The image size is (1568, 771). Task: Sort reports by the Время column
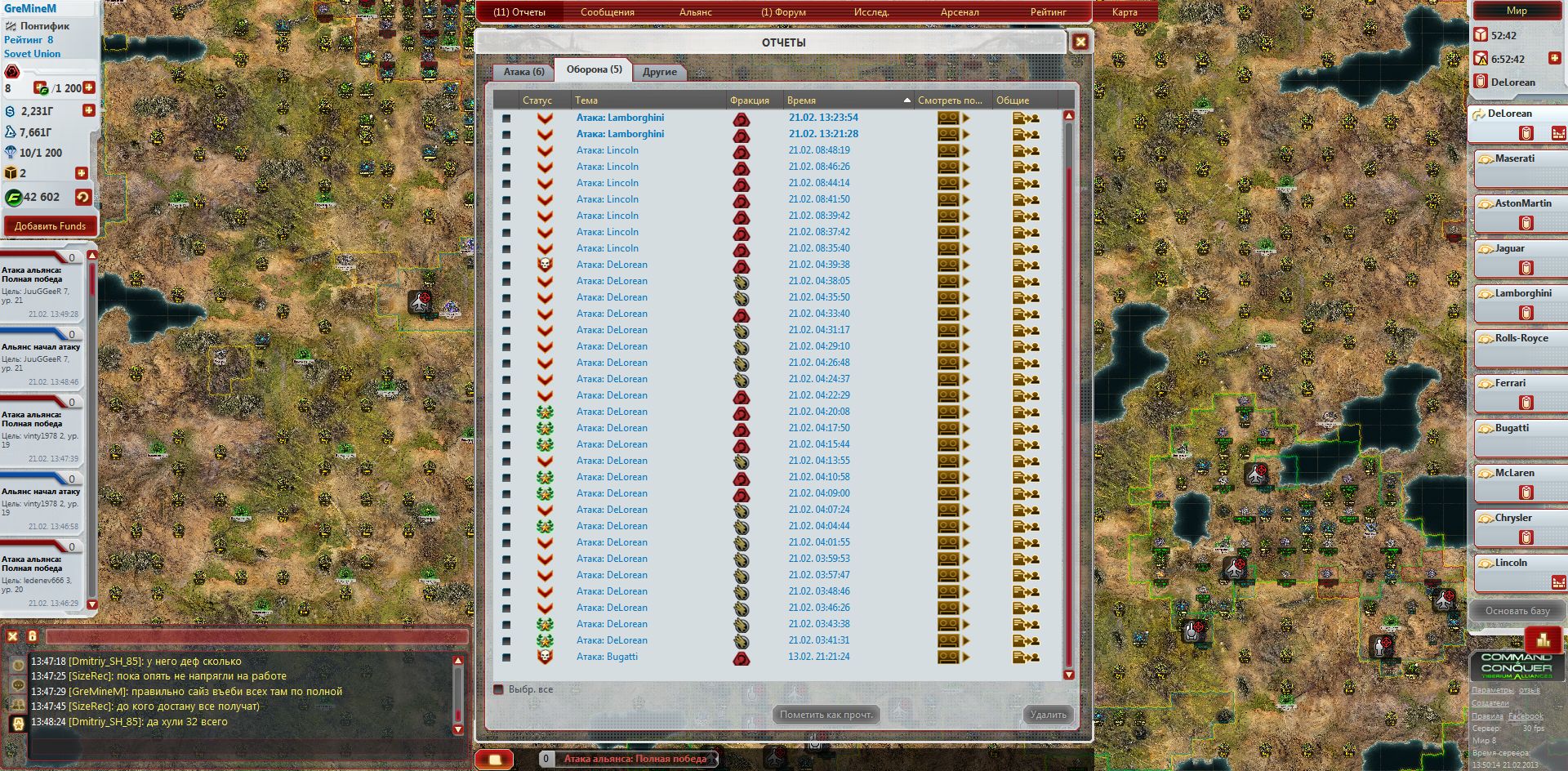coord(801,100)
